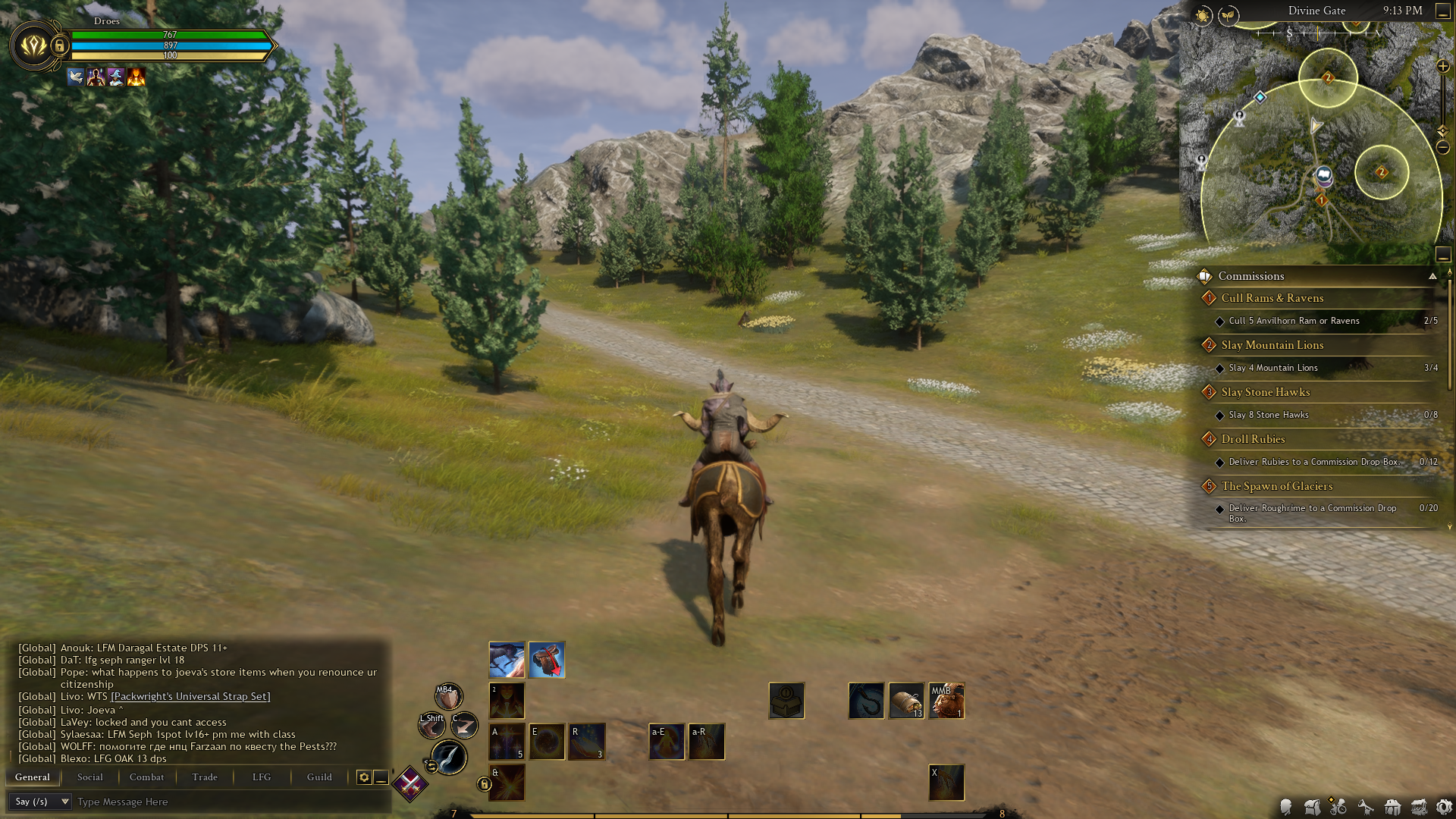The height and width of the screenshot is (819, 1456).
Task: Switch to the LFG chat tab
Action: pos(262,777)
